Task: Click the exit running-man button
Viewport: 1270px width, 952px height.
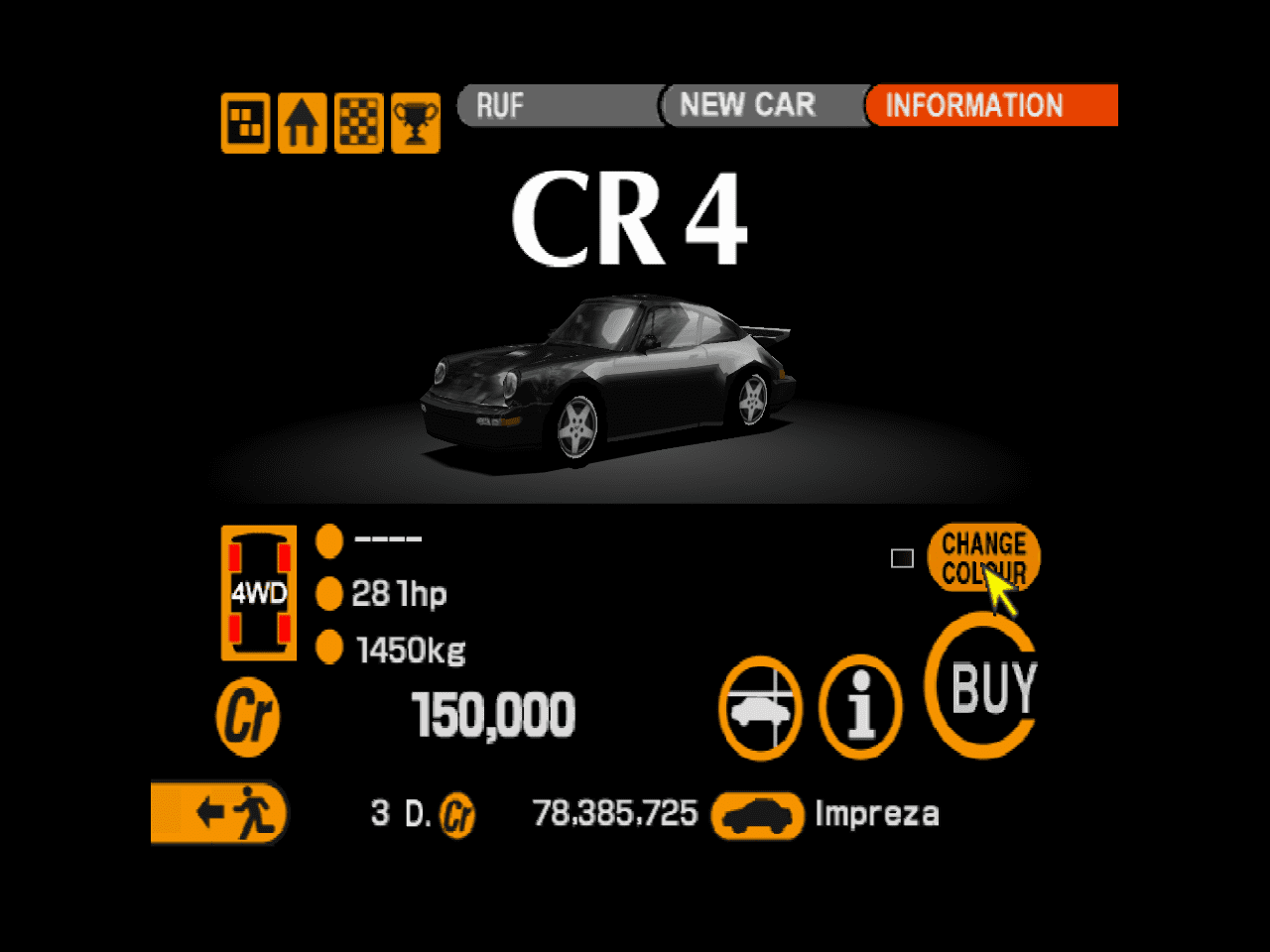Action: coord(219,813)
